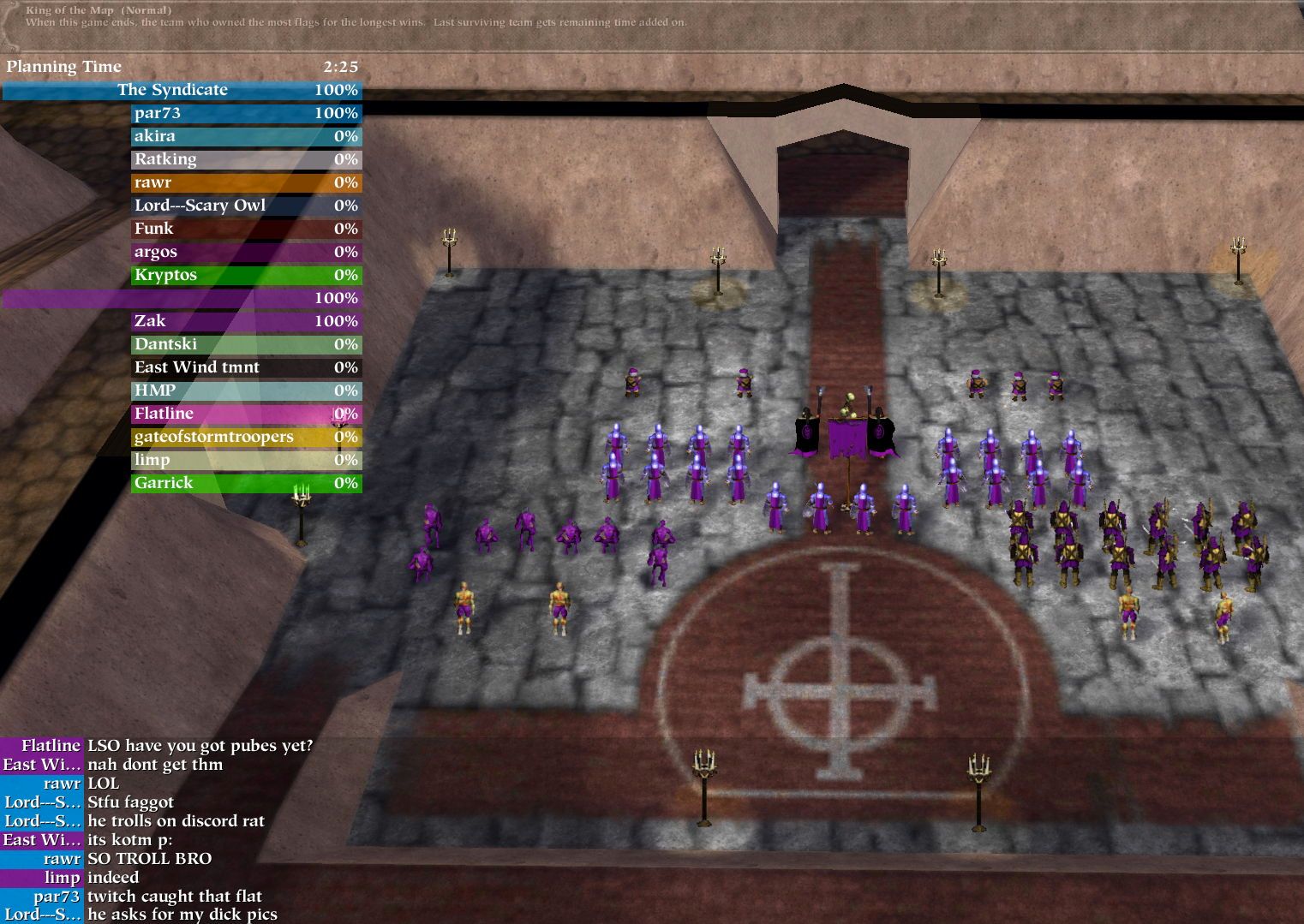The height and width of the screenshot is (924, 1304).
Task: Choose the East Wind tmnt row
Action: 246,367
